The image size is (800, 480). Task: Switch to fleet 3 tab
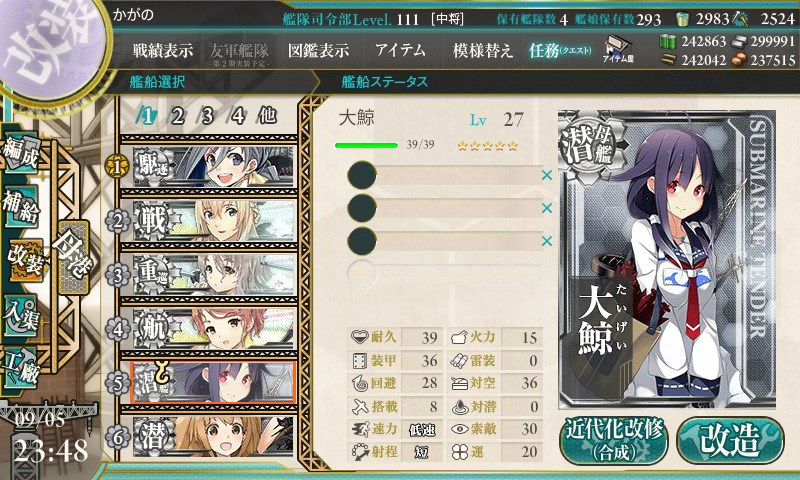207,115
